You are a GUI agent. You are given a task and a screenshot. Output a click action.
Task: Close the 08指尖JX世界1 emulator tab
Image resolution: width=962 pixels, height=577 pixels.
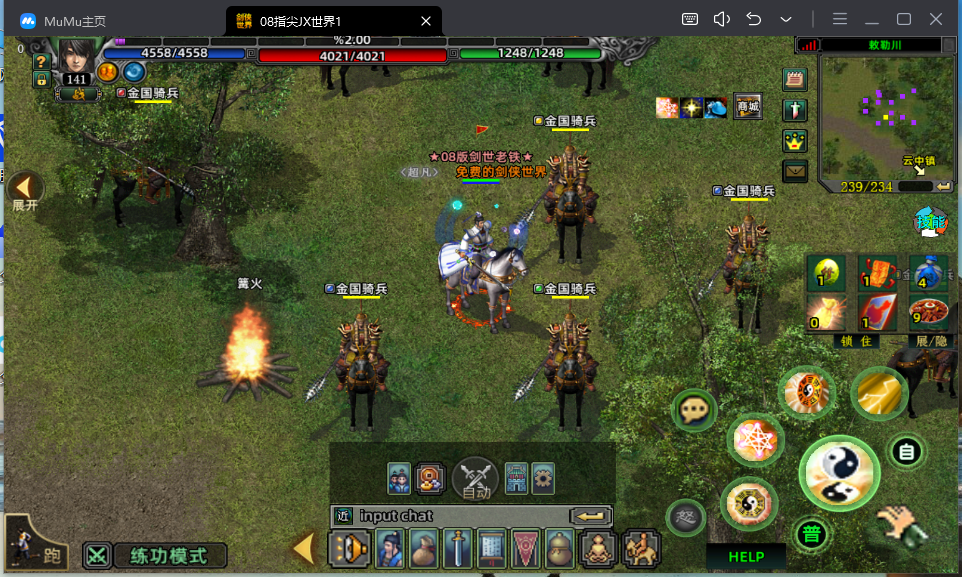point(426,20)
